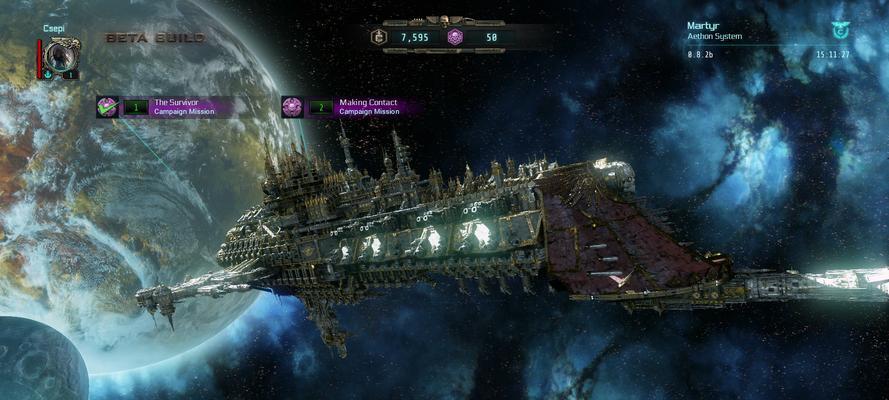The image size is (889, 400).
Task: Click the winged emblem beside Martyr
Action: pos(838,31)
